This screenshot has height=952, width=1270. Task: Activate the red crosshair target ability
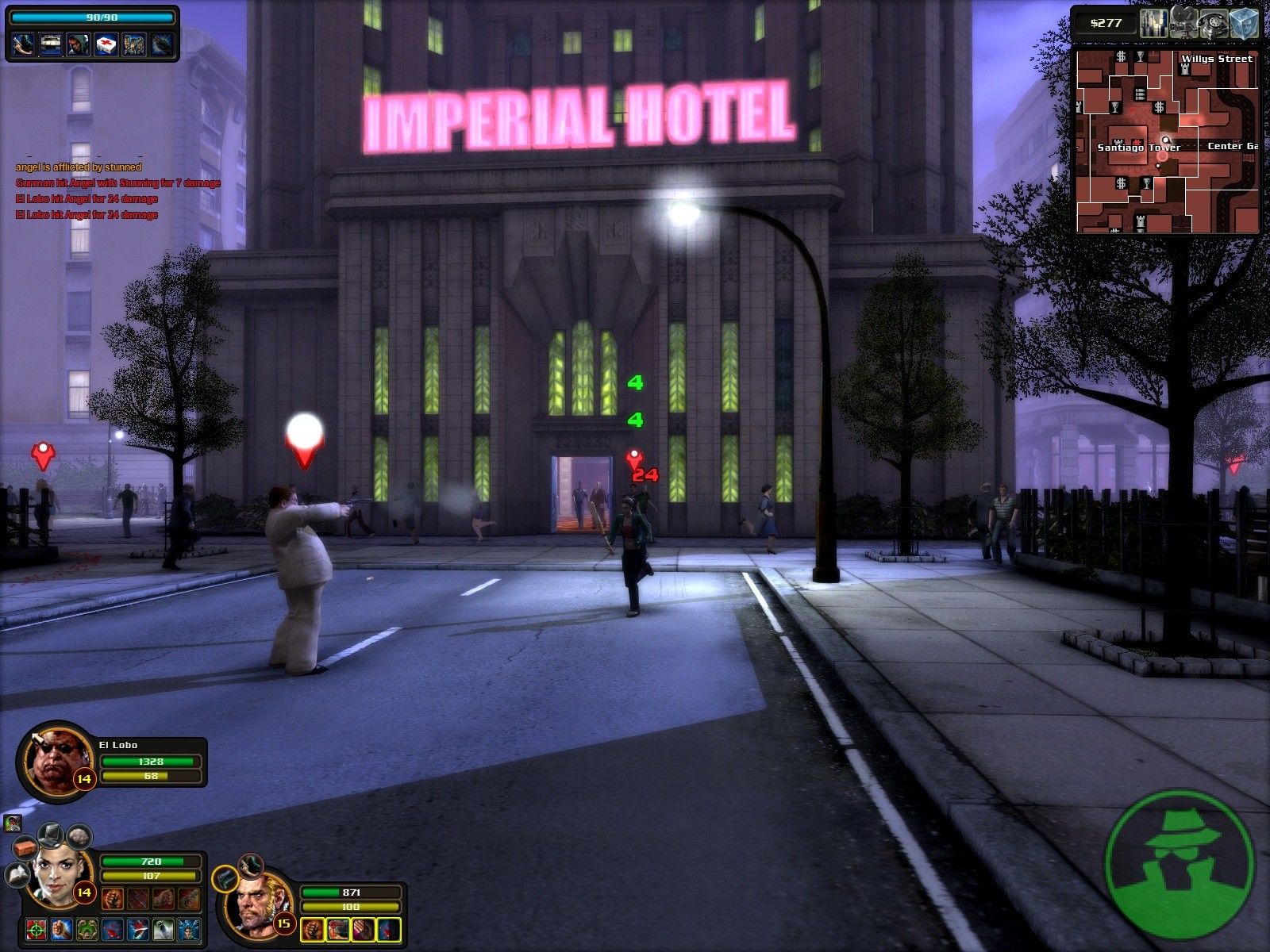coord(35,929)
